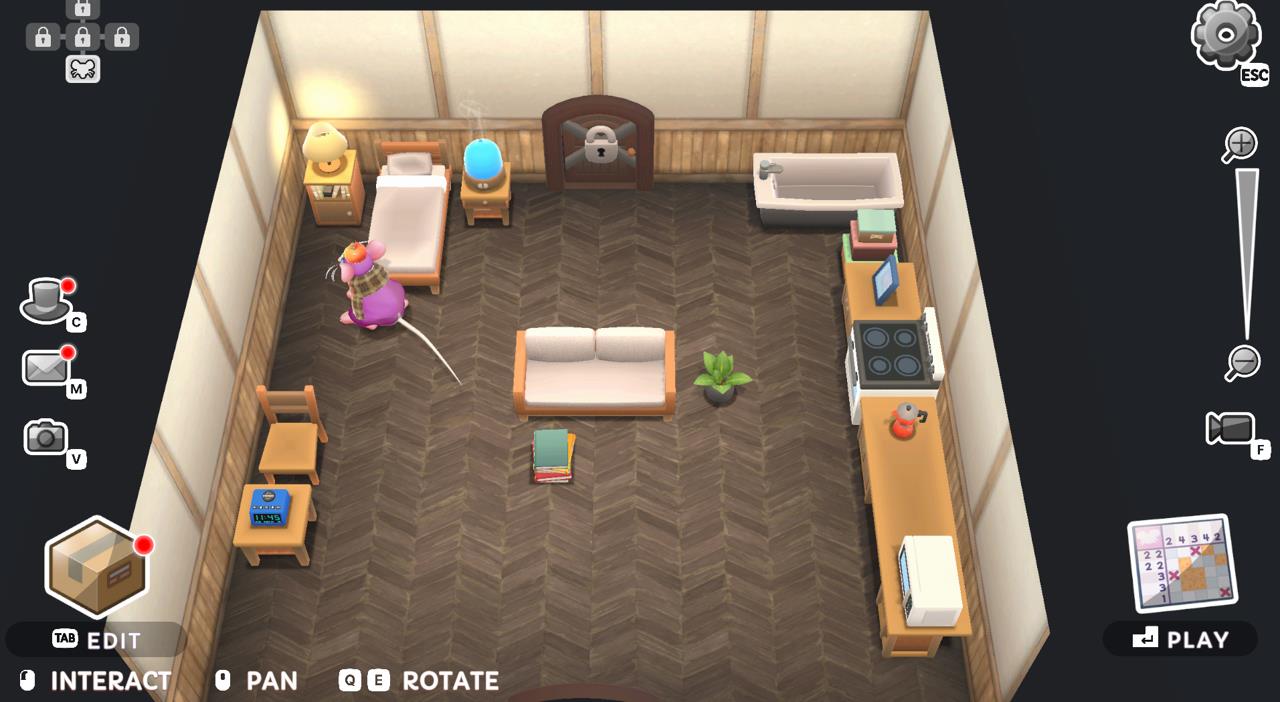Play the nonogram puzzle thumbnail

(1182, 563)
